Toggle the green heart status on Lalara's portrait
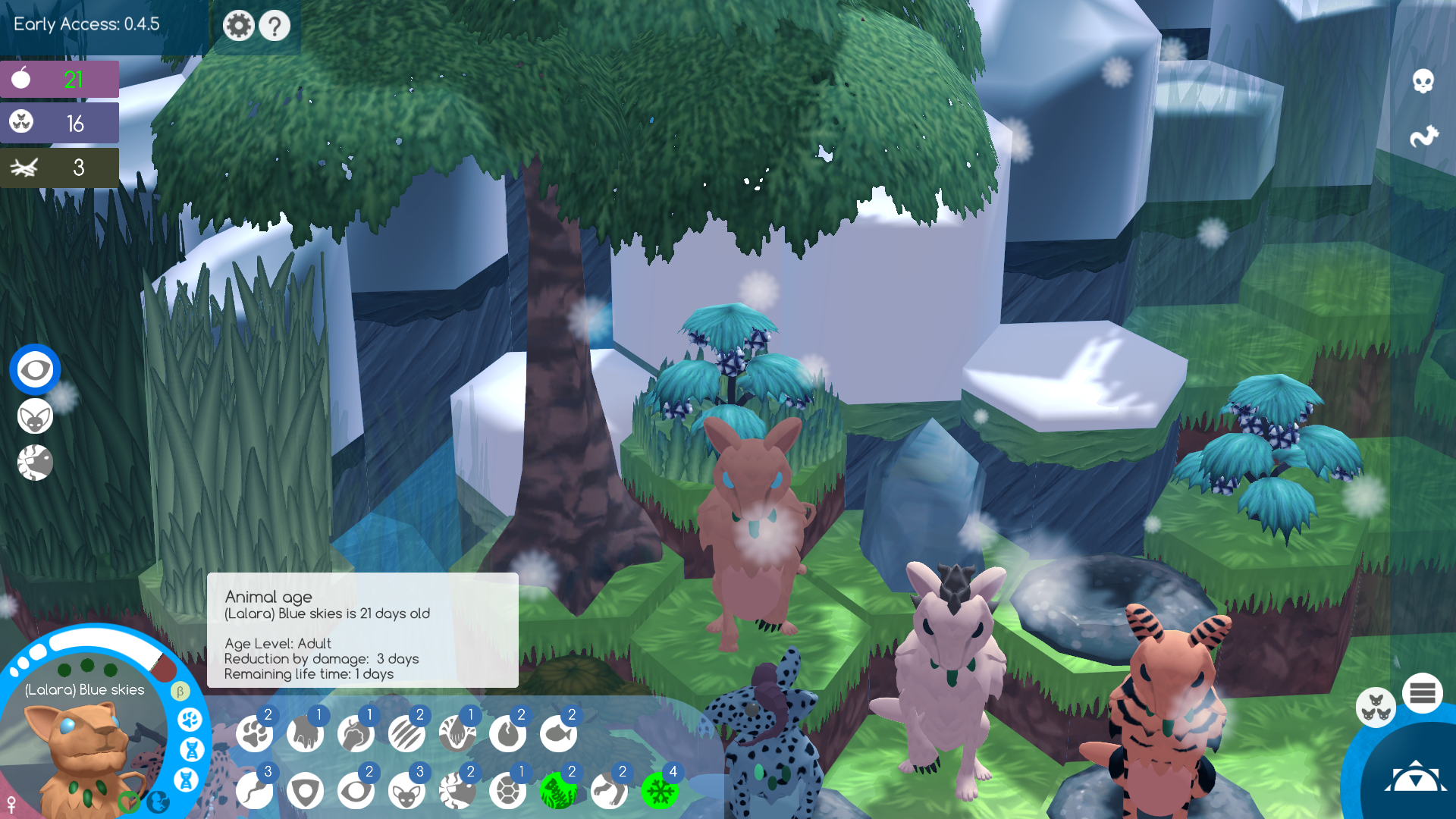The image size is (1456, 819). (x=129, y=802)
